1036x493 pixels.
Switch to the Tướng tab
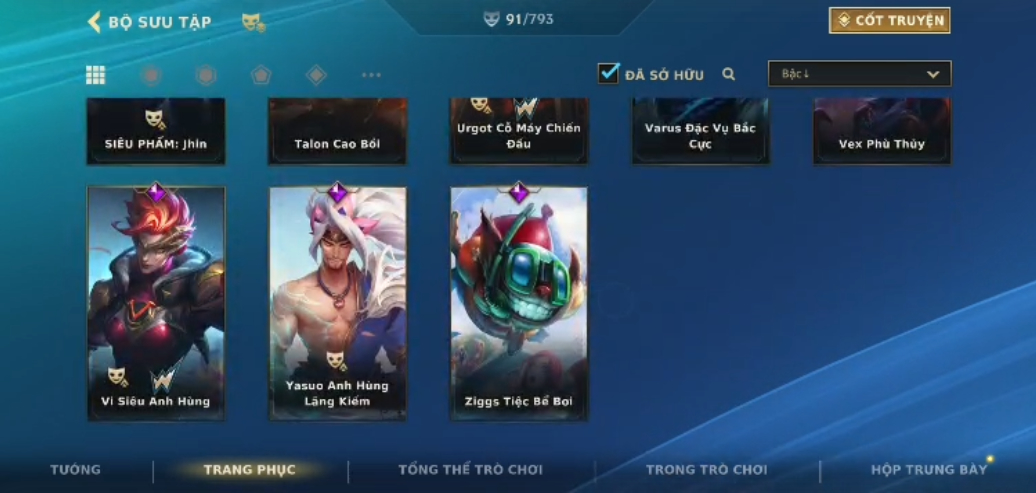76,470
